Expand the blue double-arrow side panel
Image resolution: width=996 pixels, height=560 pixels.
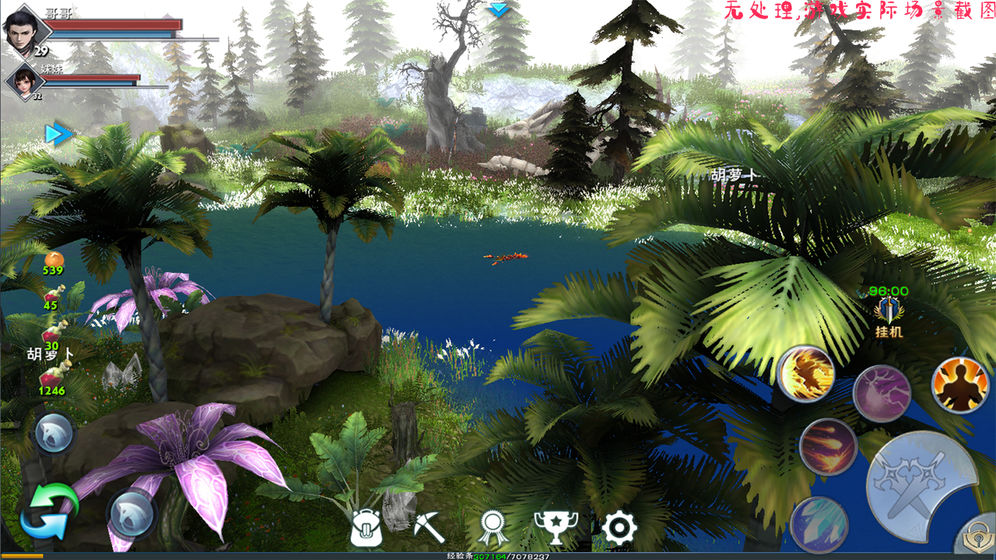[x=59, y=134]
